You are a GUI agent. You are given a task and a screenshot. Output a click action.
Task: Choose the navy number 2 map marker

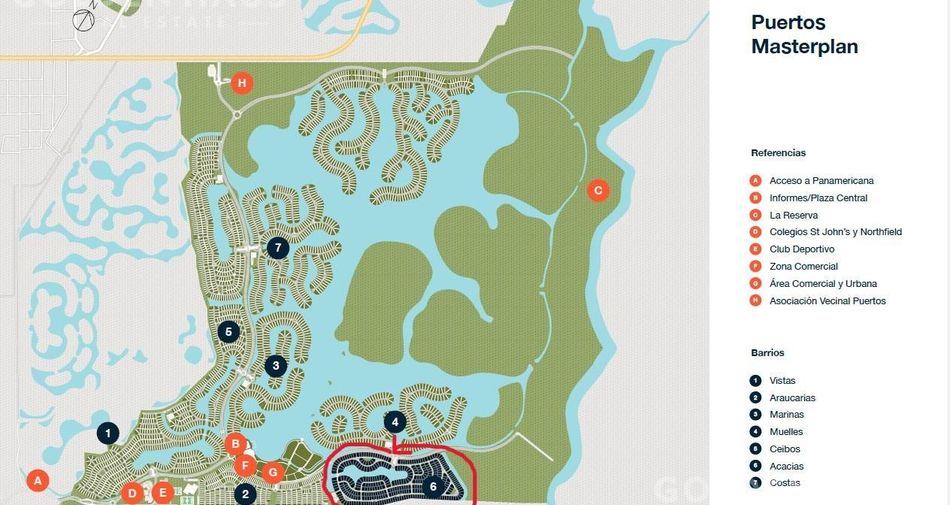tap(246, 493)
